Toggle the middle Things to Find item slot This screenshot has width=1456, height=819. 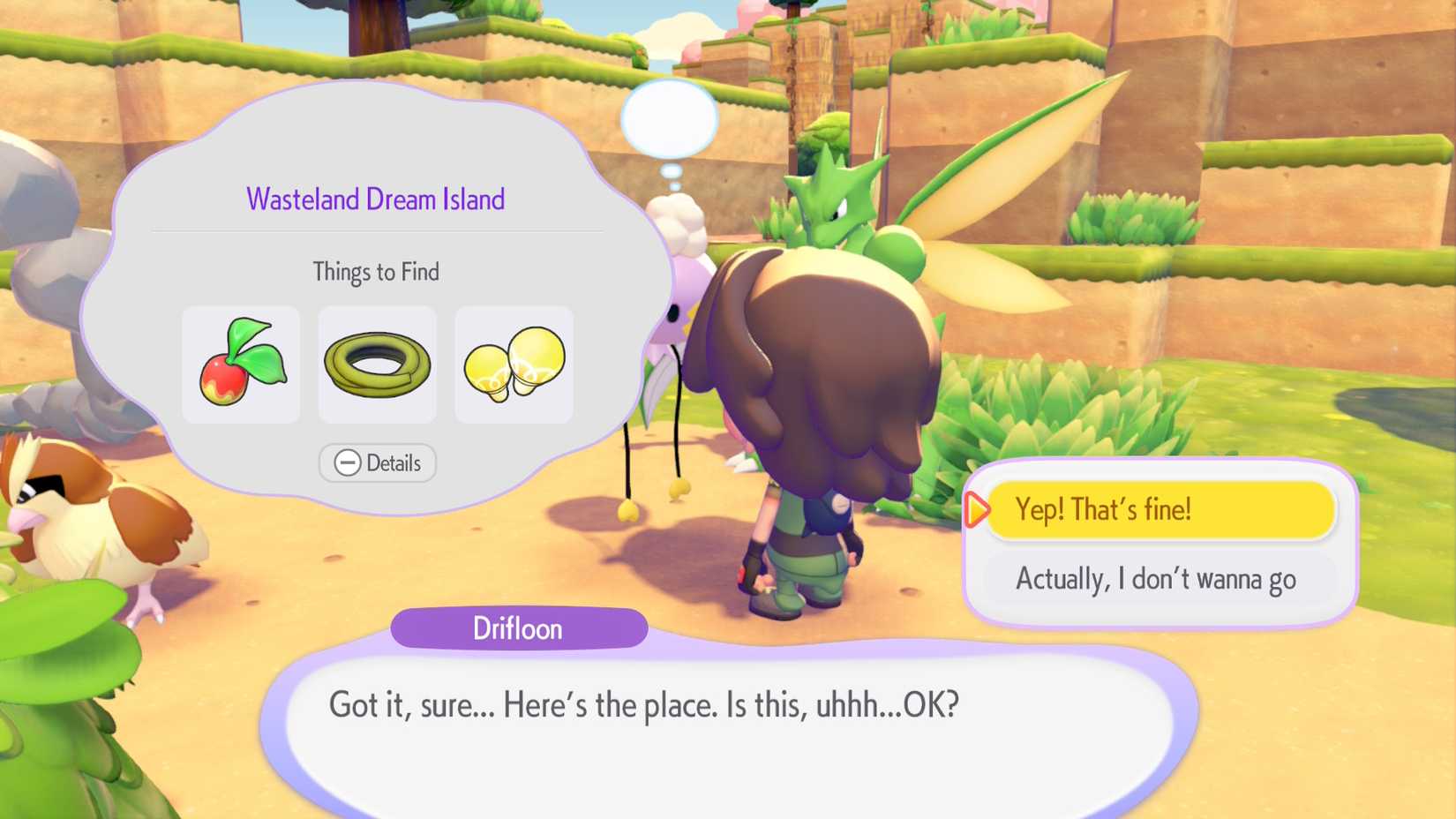click(x=377, y=364)
